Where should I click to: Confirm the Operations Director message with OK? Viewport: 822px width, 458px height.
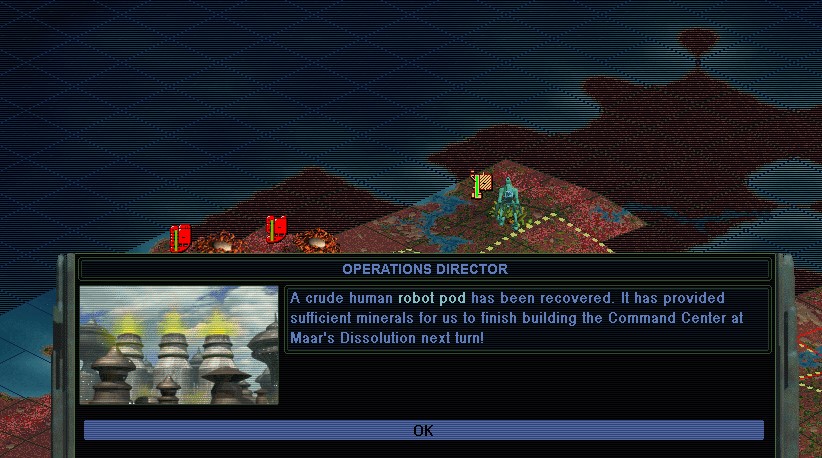423,430
